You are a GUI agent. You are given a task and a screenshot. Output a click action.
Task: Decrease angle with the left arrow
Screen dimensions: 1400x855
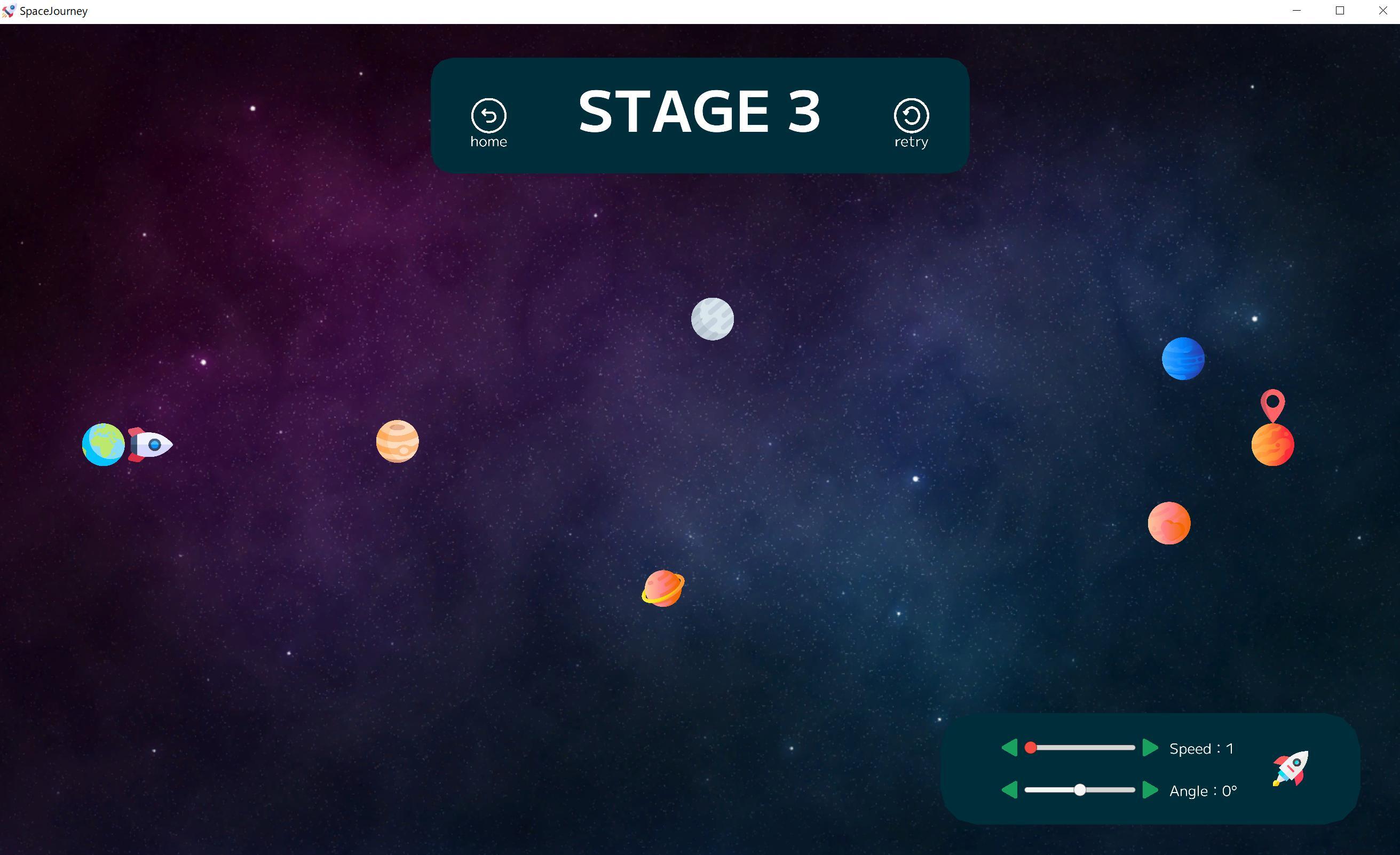click(1010, 790)
